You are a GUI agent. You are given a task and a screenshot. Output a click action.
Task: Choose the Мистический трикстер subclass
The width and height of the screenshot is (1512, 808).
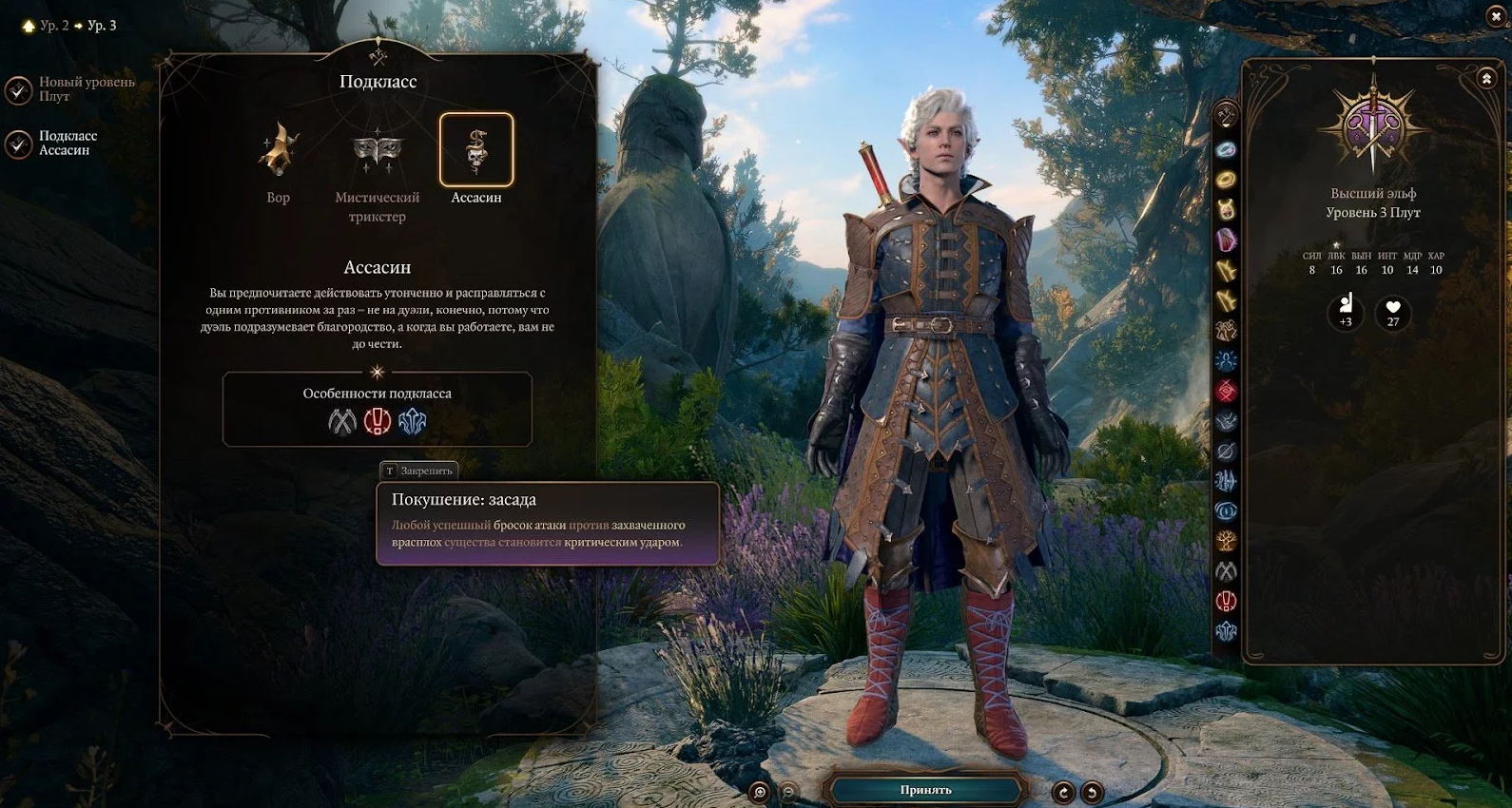tap(378, 151)
